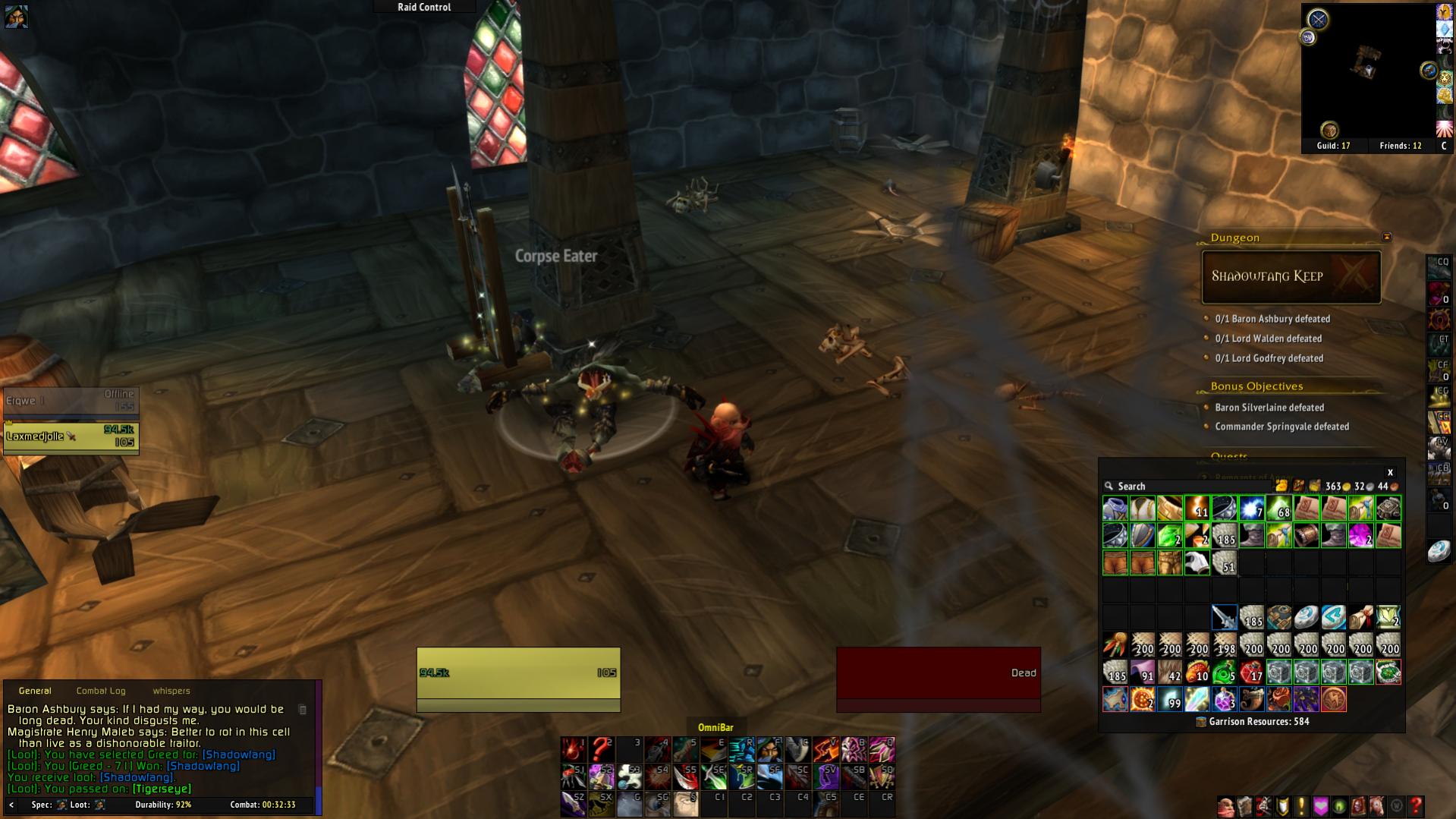1456x819 pixels.
Task: Click the red question mark help button
Action: click(x=1415, y=805)
